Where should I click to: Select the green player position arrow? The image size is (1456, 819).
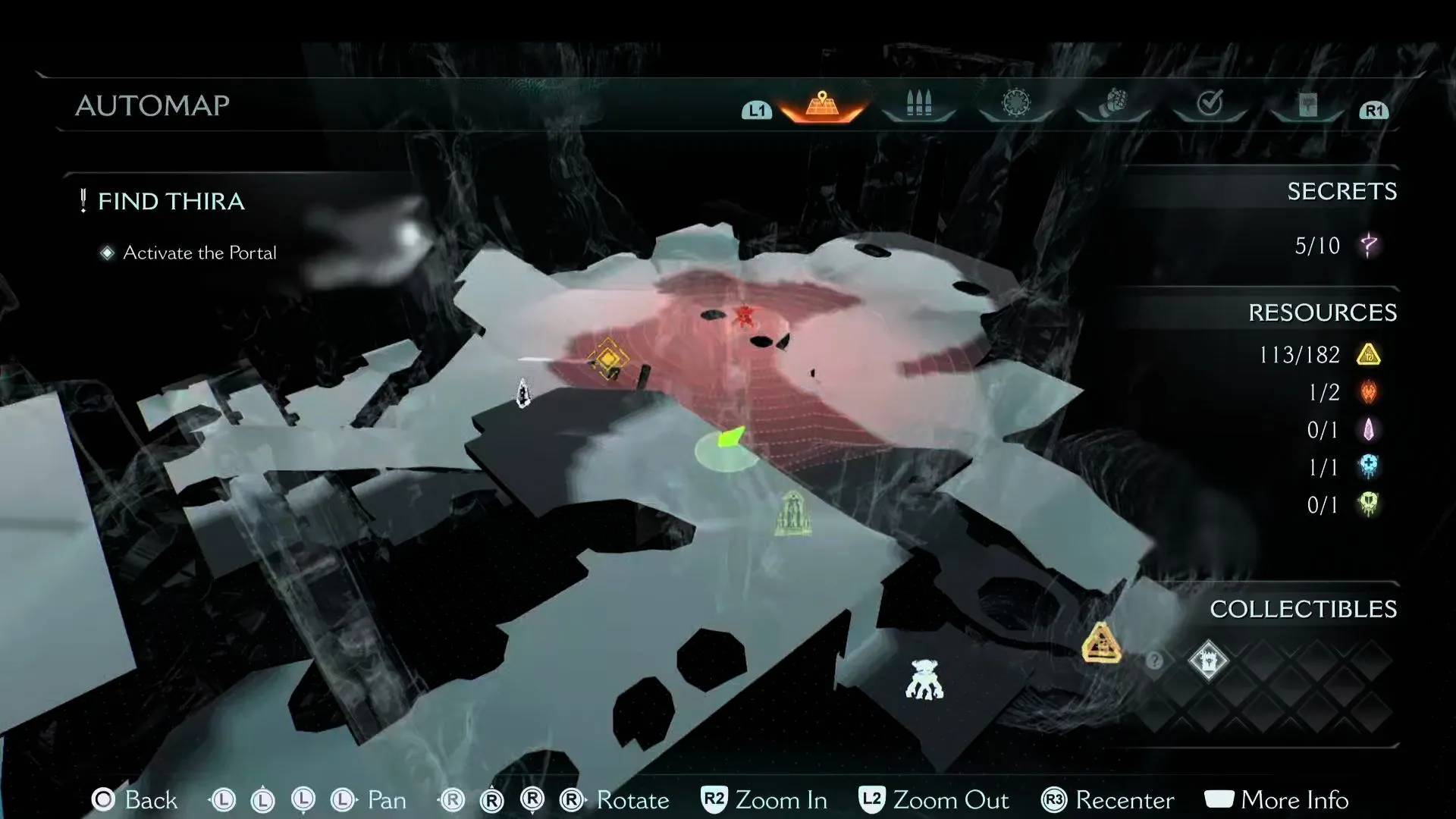point(730,439)
